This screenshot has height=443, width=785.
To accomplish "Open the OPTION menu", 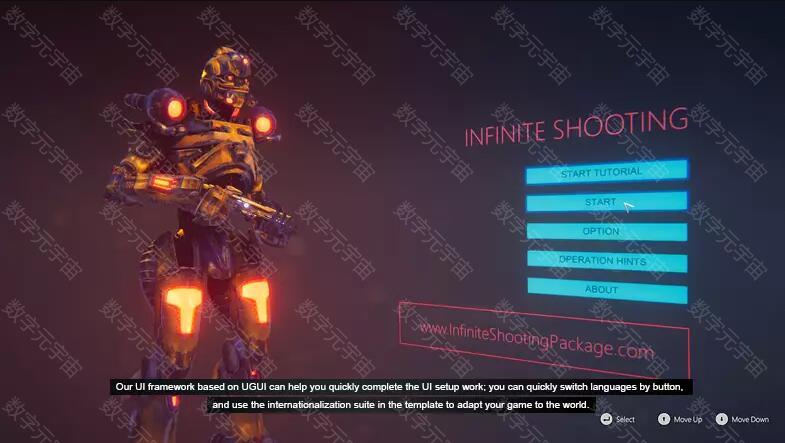I will [x=606, y=232].
